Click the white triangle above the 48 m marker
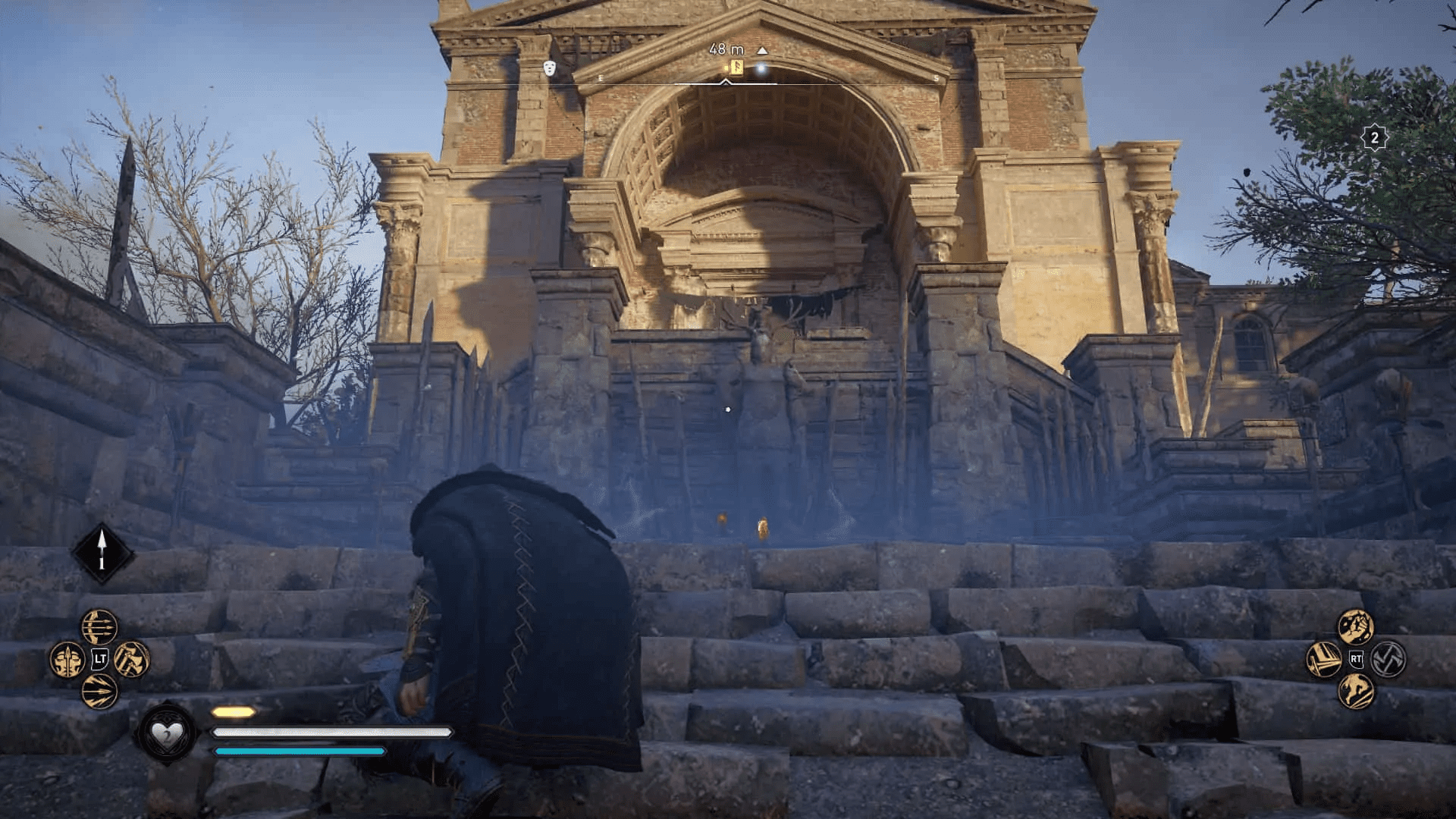 click(x=762, y=50)
